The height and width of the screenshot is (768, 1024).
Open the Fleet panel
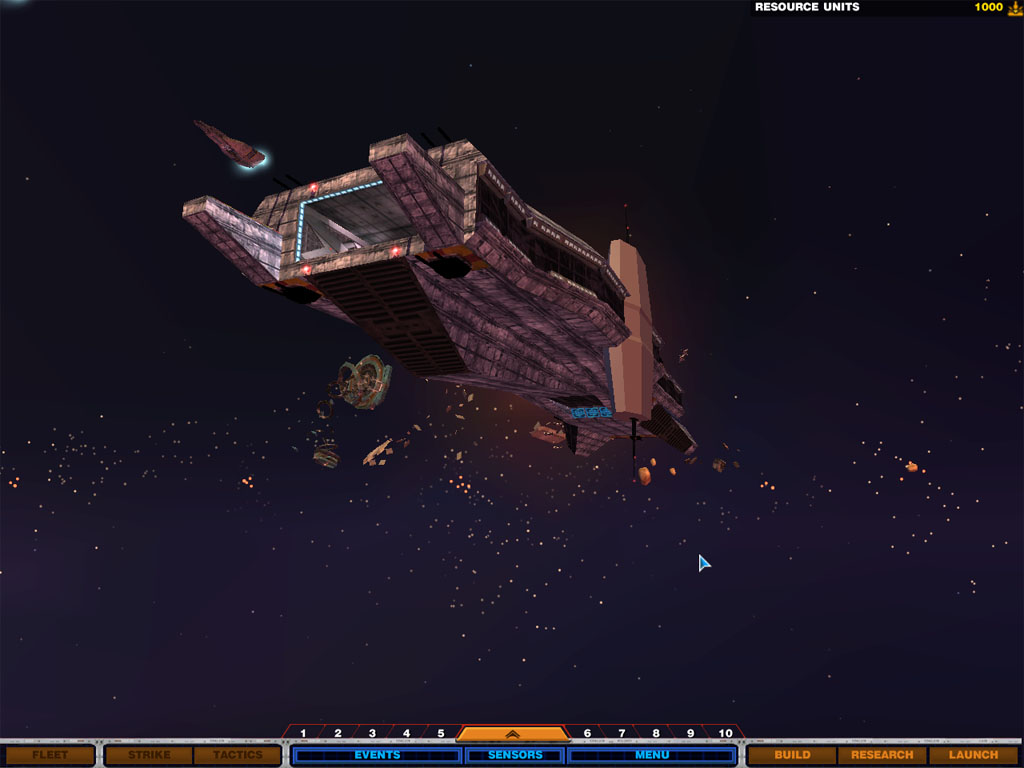49,755
